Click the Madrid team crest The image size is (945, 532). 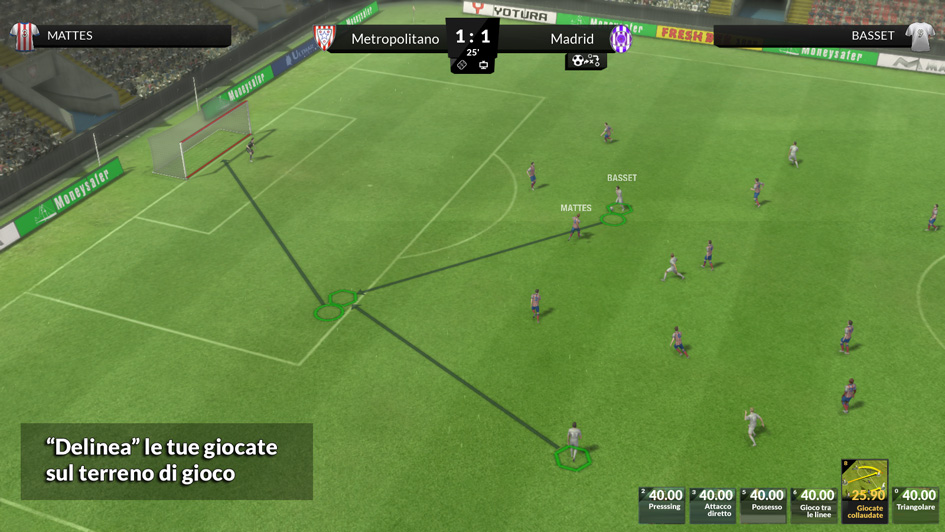click(621, 39)
